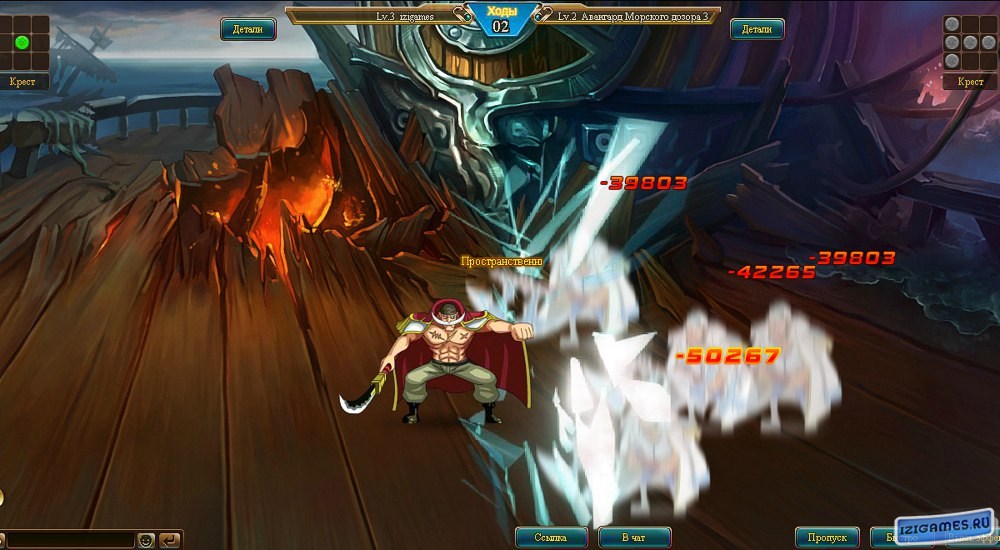Viewport: 1000px width, 550px height.
Task: Open the left player's Детали button
Action: point(248,30)
